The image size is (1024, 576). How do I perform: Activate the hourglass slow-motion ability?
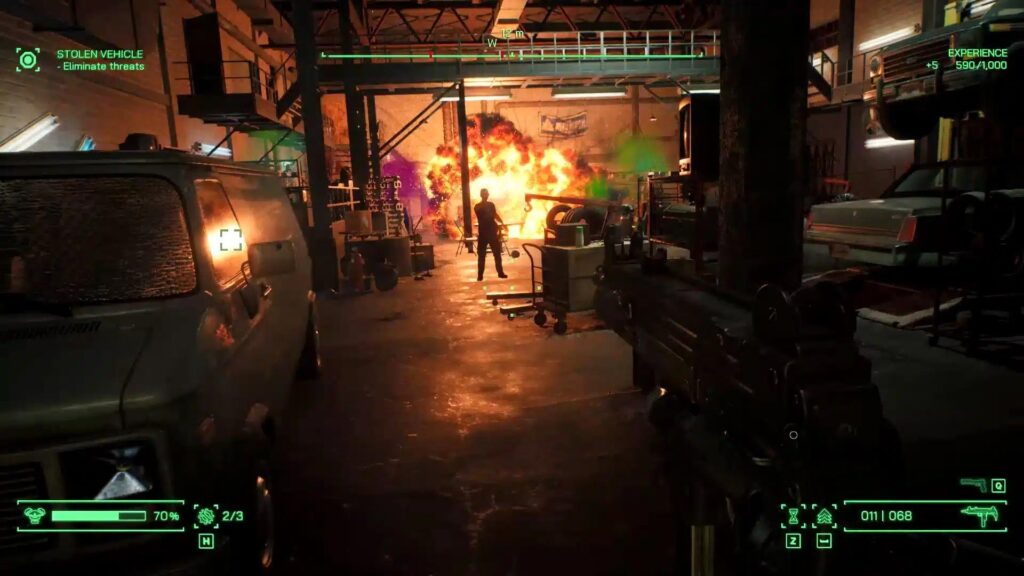click(x=793, y=516)
